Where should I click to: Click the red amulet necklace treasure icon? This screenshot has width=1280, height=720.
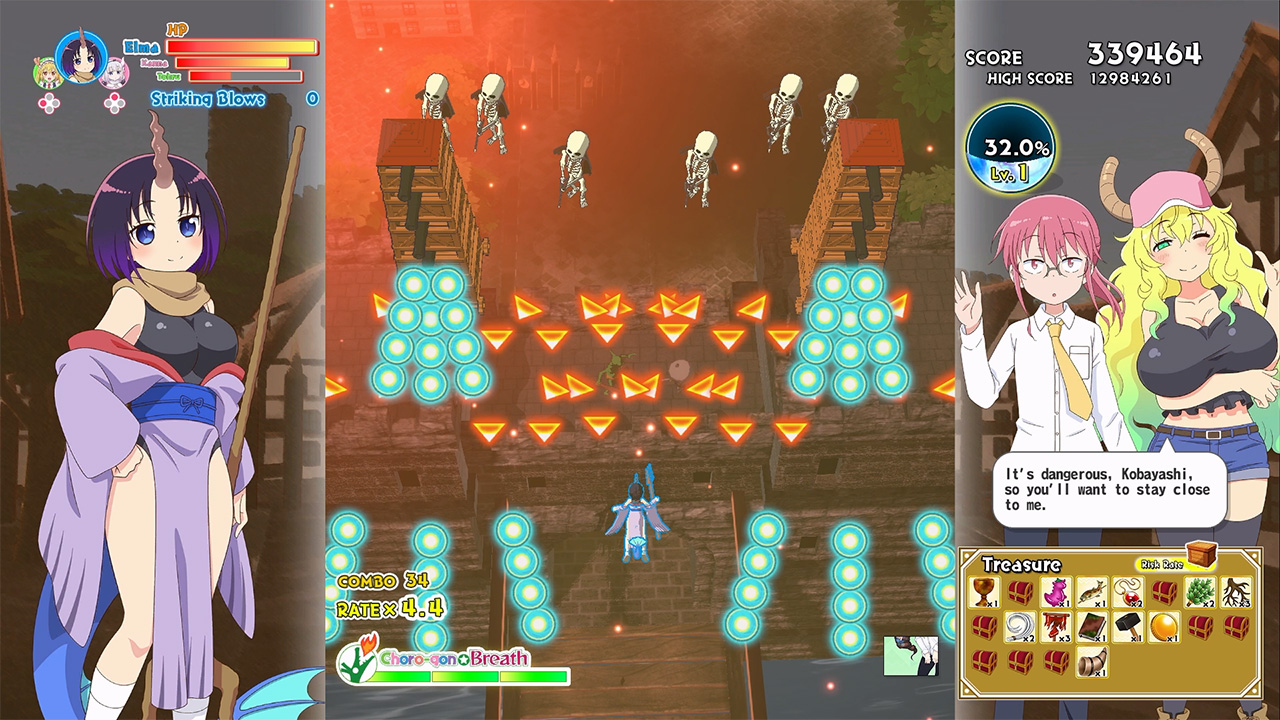1127,593
